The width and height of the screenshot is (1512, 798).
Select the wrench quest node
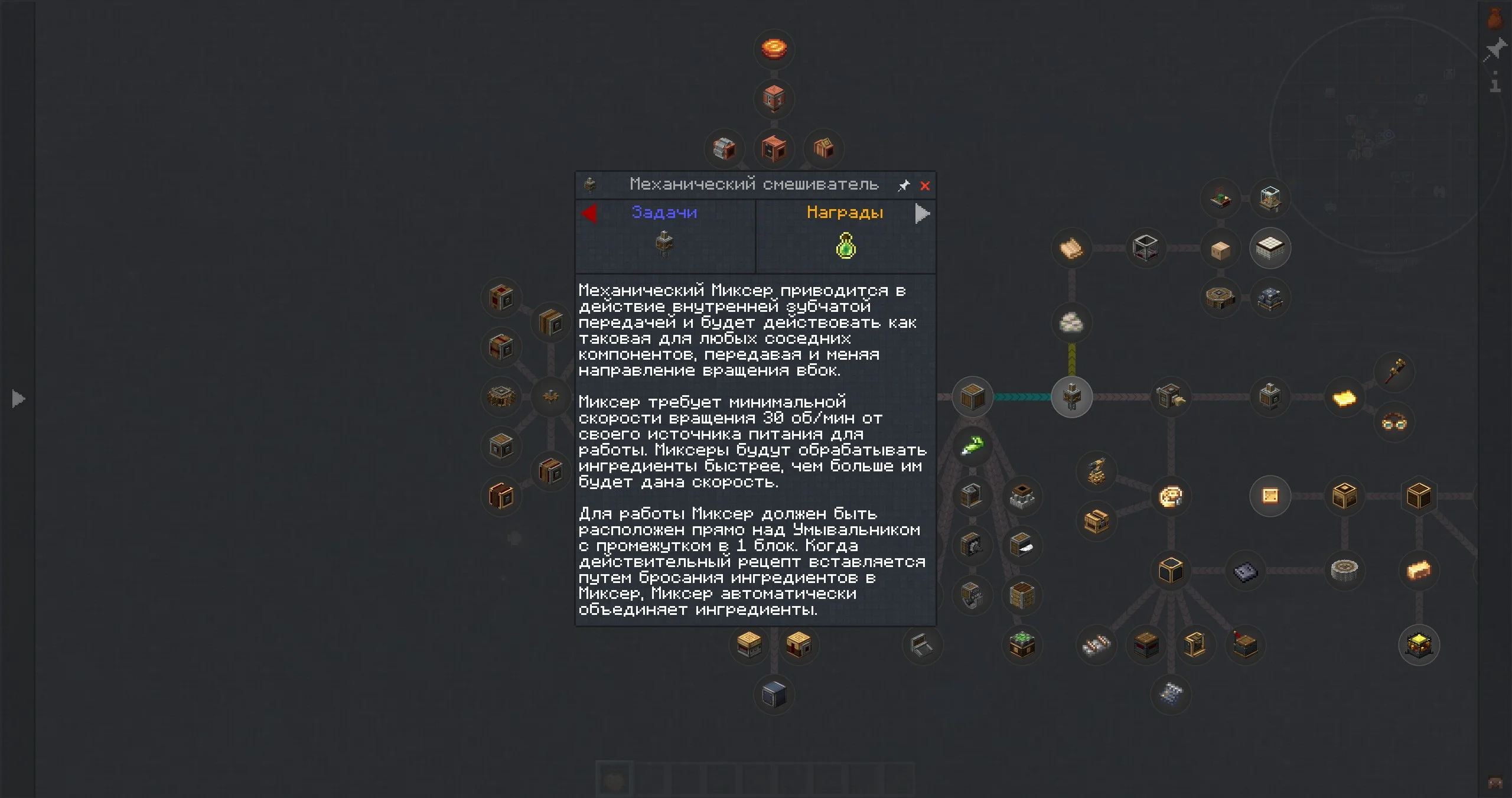(x=1394, y=372)
